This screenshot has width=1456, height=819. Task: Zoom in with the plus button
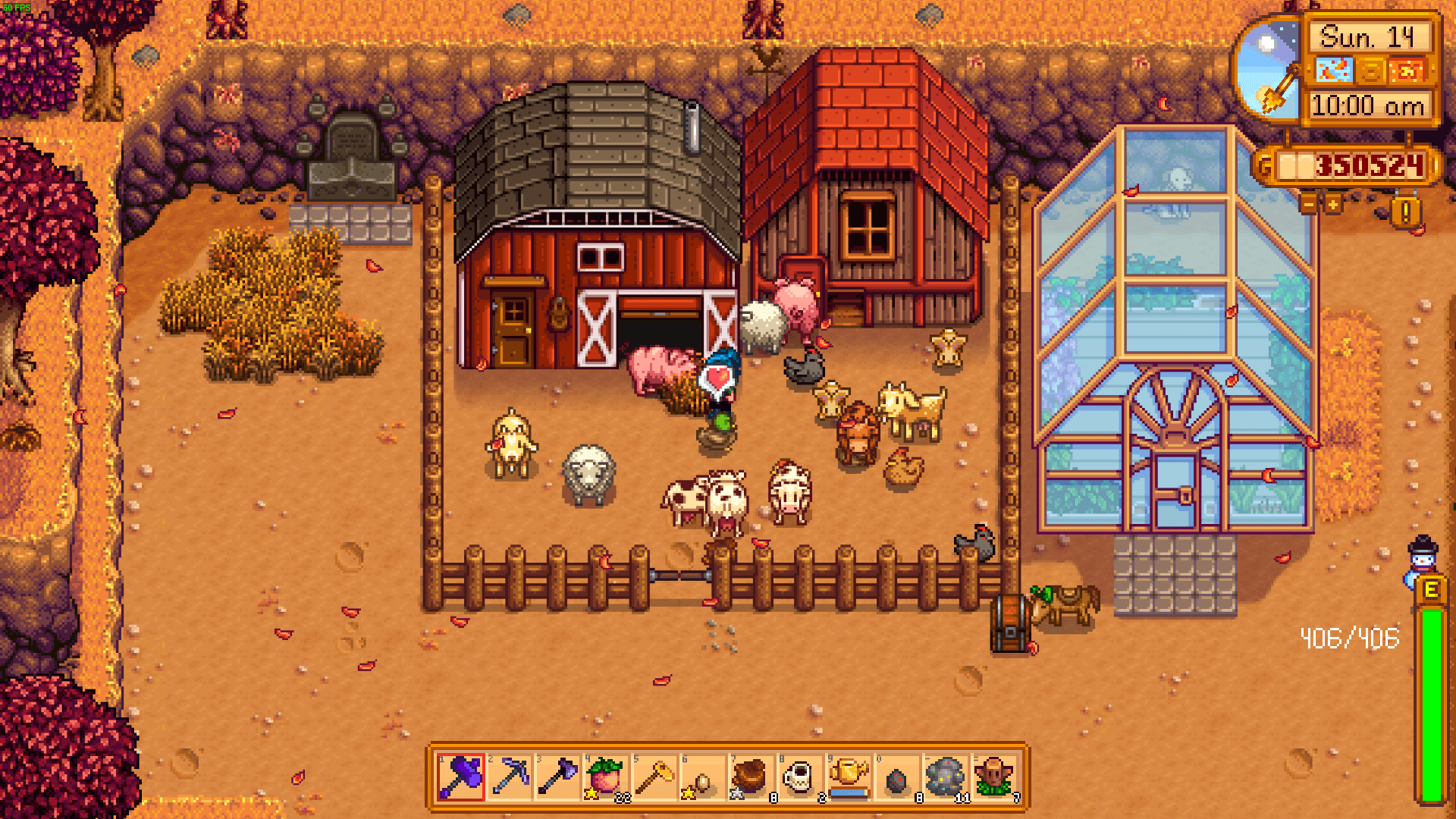[1332, 204]
